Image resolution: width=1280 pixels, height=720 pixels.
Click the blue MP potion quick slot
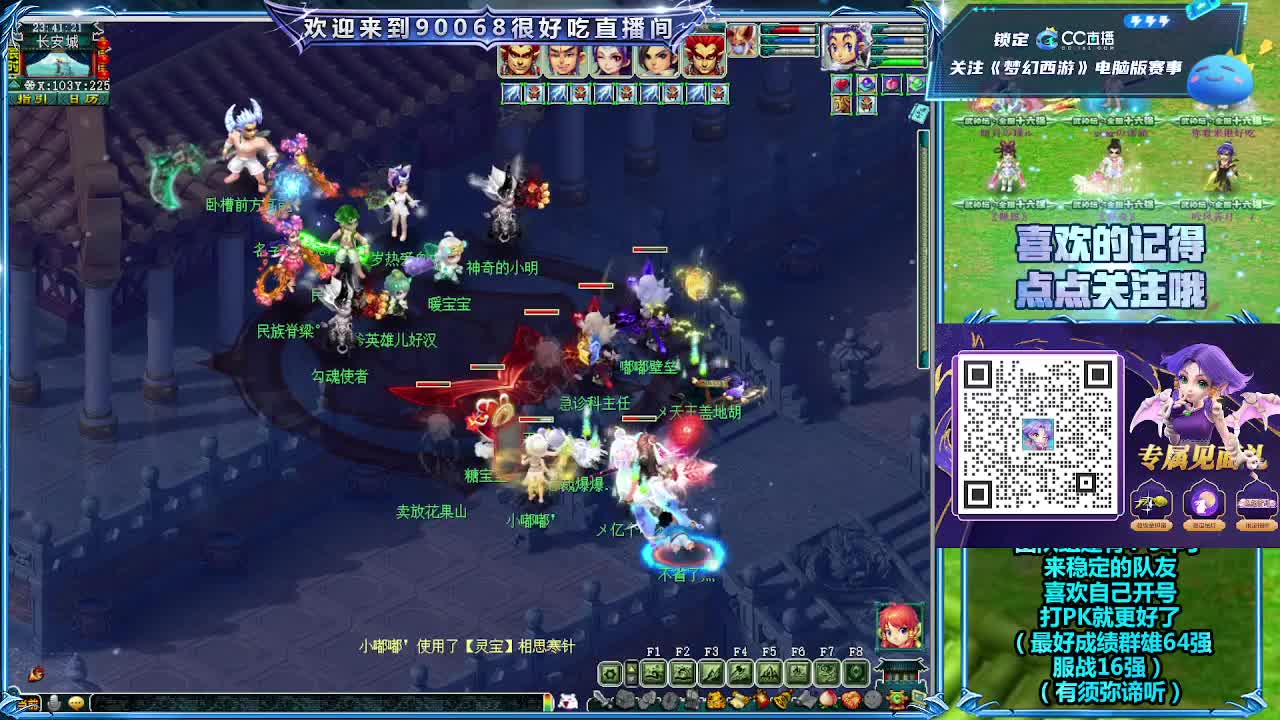click(868, 83)
